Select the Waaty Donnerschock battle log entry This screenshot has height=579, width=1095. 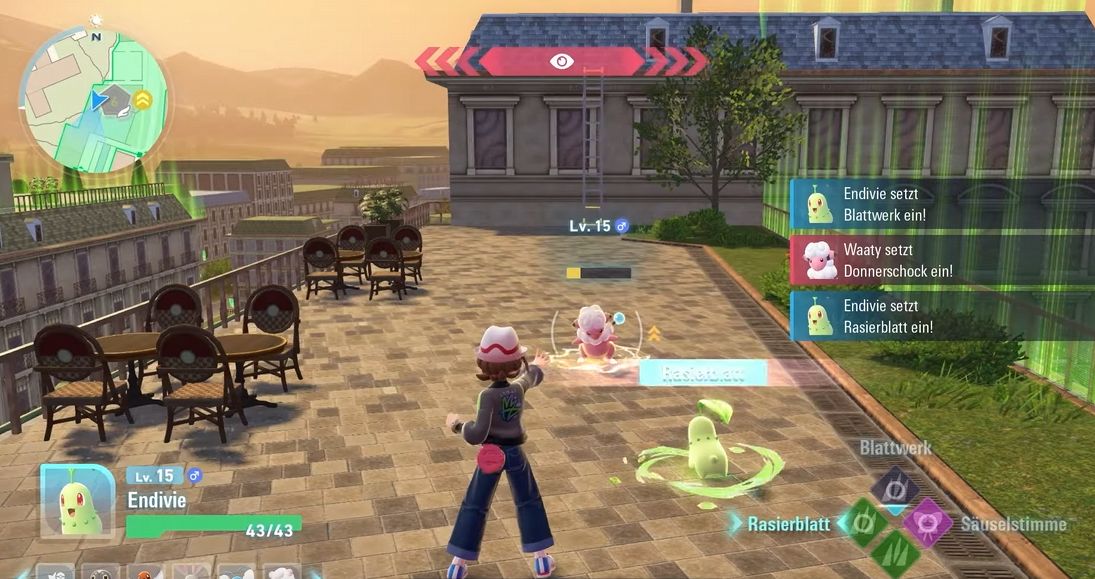pyautogui.click(x=942, y=260)
